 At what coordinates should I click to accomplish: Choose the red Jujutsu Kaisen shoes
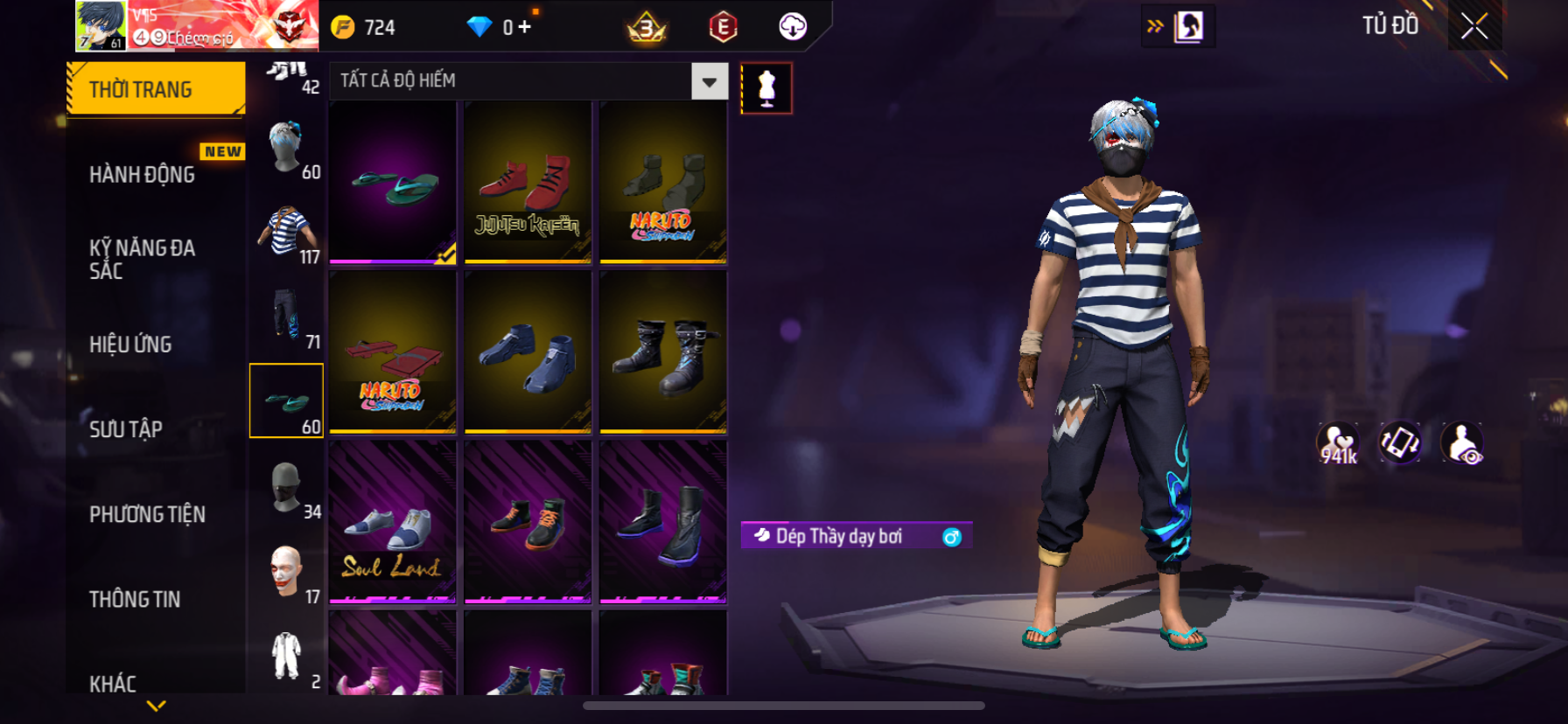(528, 182)
